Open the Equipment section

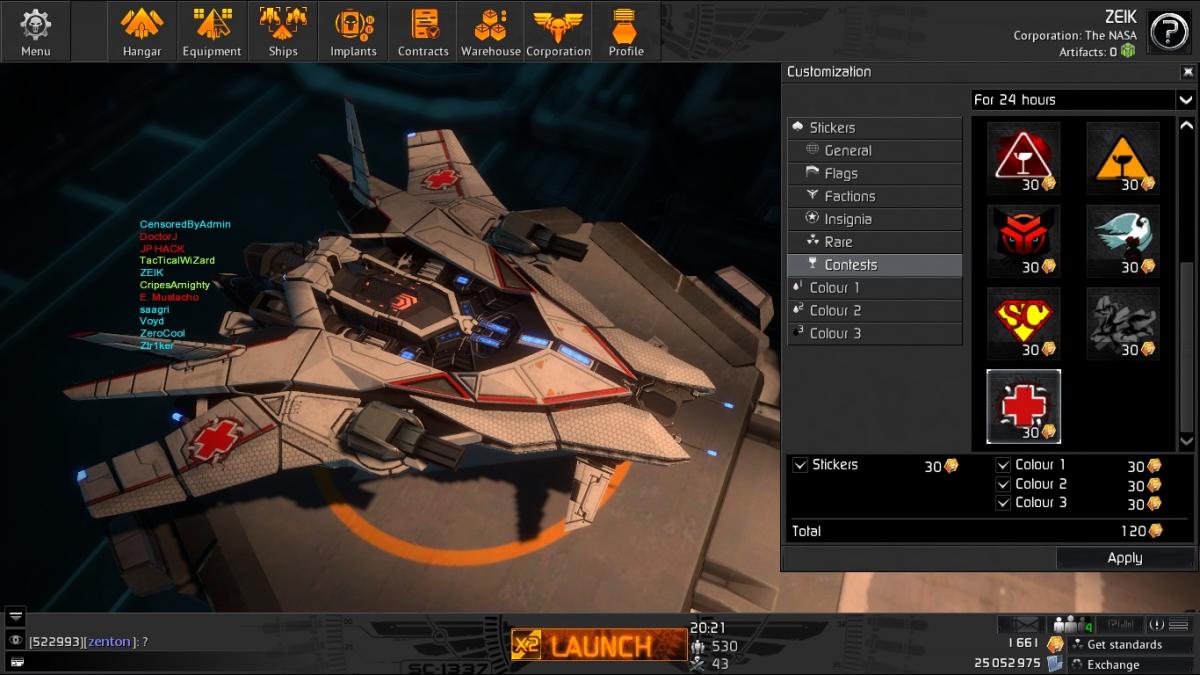(212, 31)
